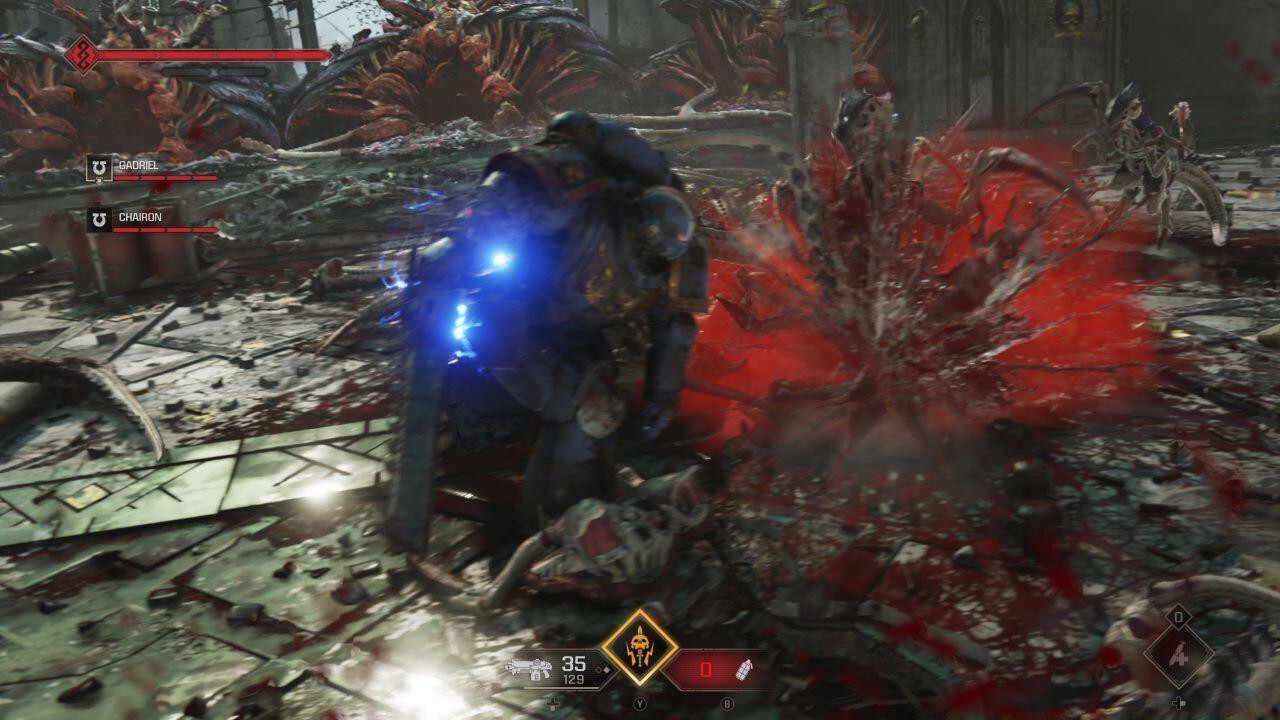Click the dark secondary bar under boss health

coord(213,71)
